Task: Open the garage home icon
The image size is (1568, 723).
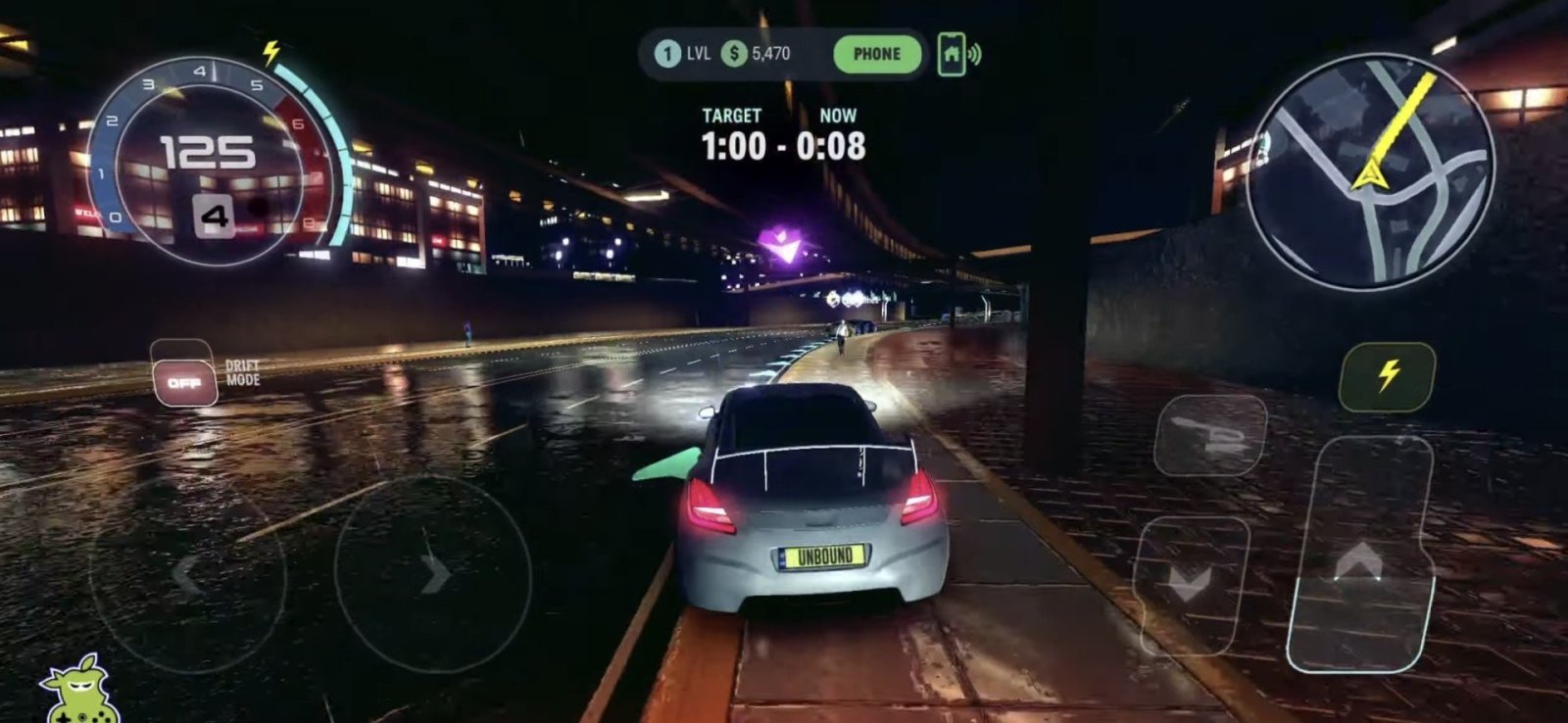Action: pos(952,54)
